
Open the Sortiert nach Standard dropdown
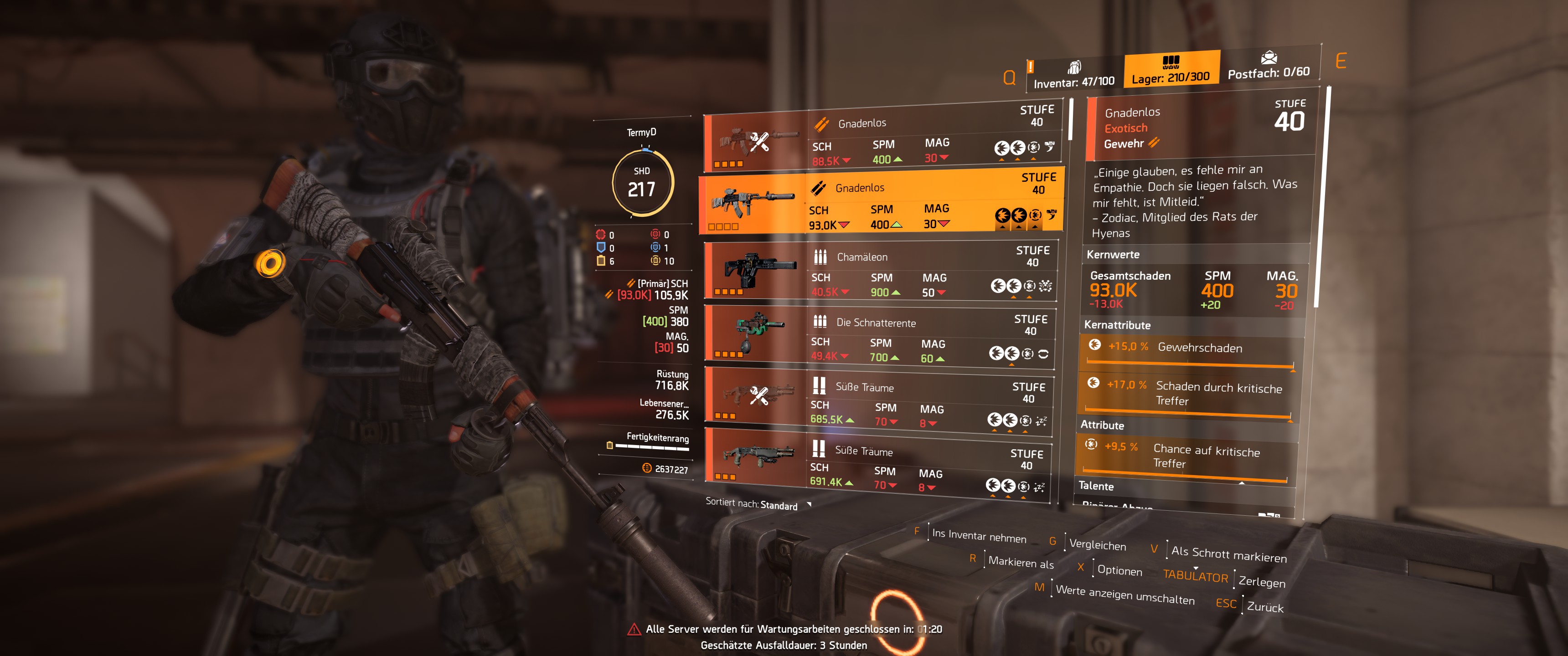coord(779,506)
